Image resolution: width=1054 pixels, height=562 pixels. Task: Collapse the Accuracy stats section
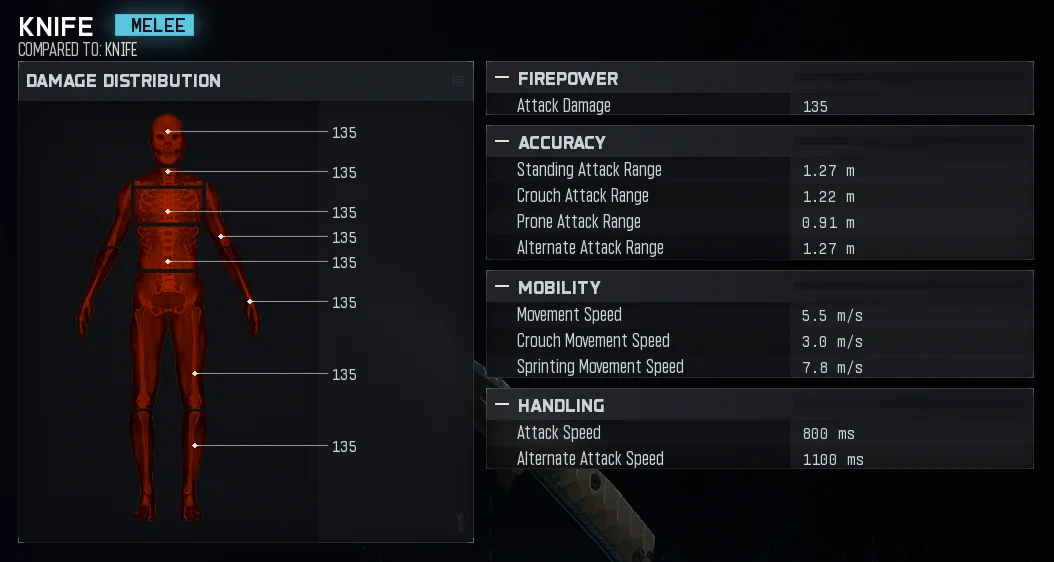[x=502, y=142]
